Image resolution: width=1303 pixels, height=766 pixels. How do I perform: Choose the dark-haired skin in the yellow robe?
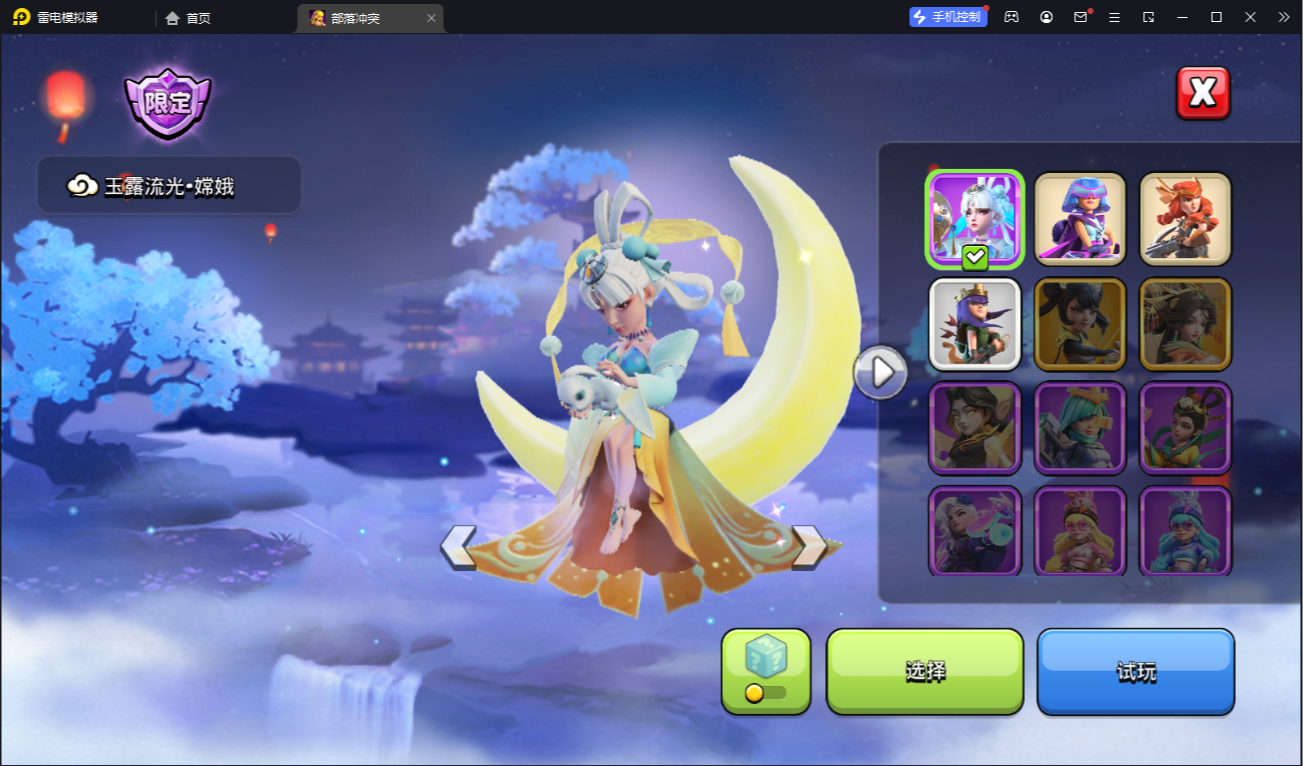pyautogui.click(x=1185, y=428)
